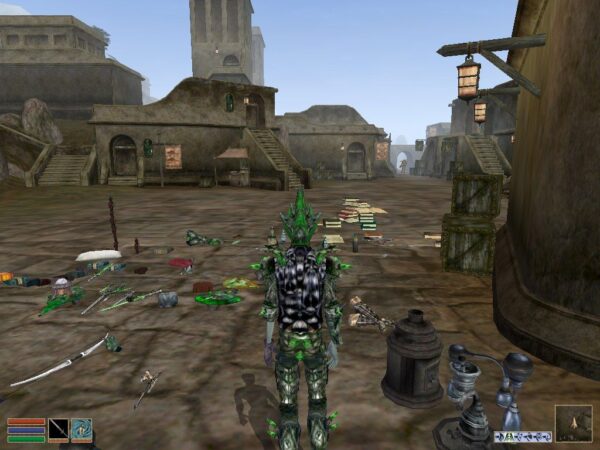Click the minimap in the corner
600x450 pixels.
[573, 423]
